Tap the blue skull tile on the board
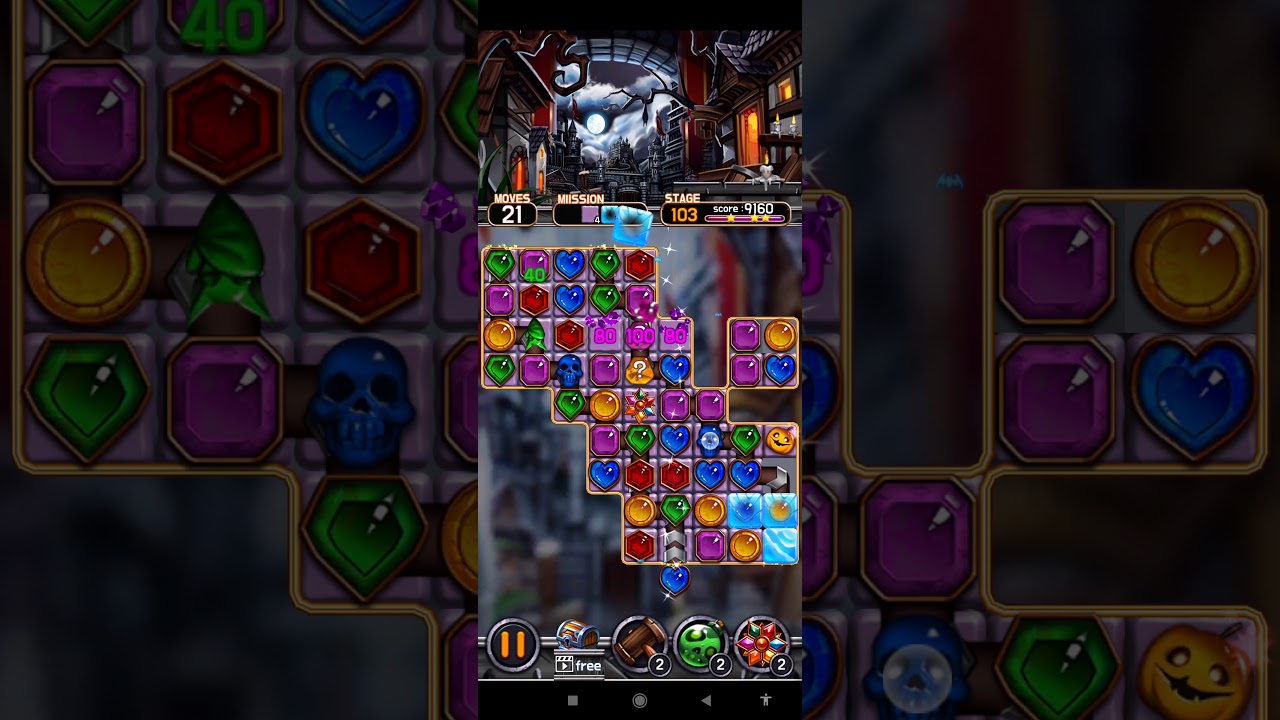The width and height of the screenshot is (1280, 720). 569,370
